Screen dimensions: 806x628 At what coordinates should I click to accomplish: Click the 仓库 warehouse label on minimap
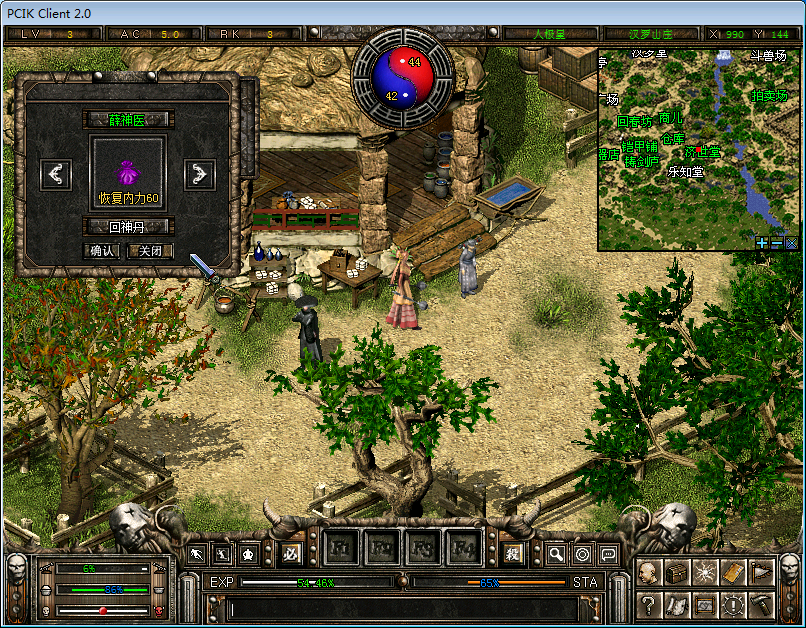[x=672, y=139]
